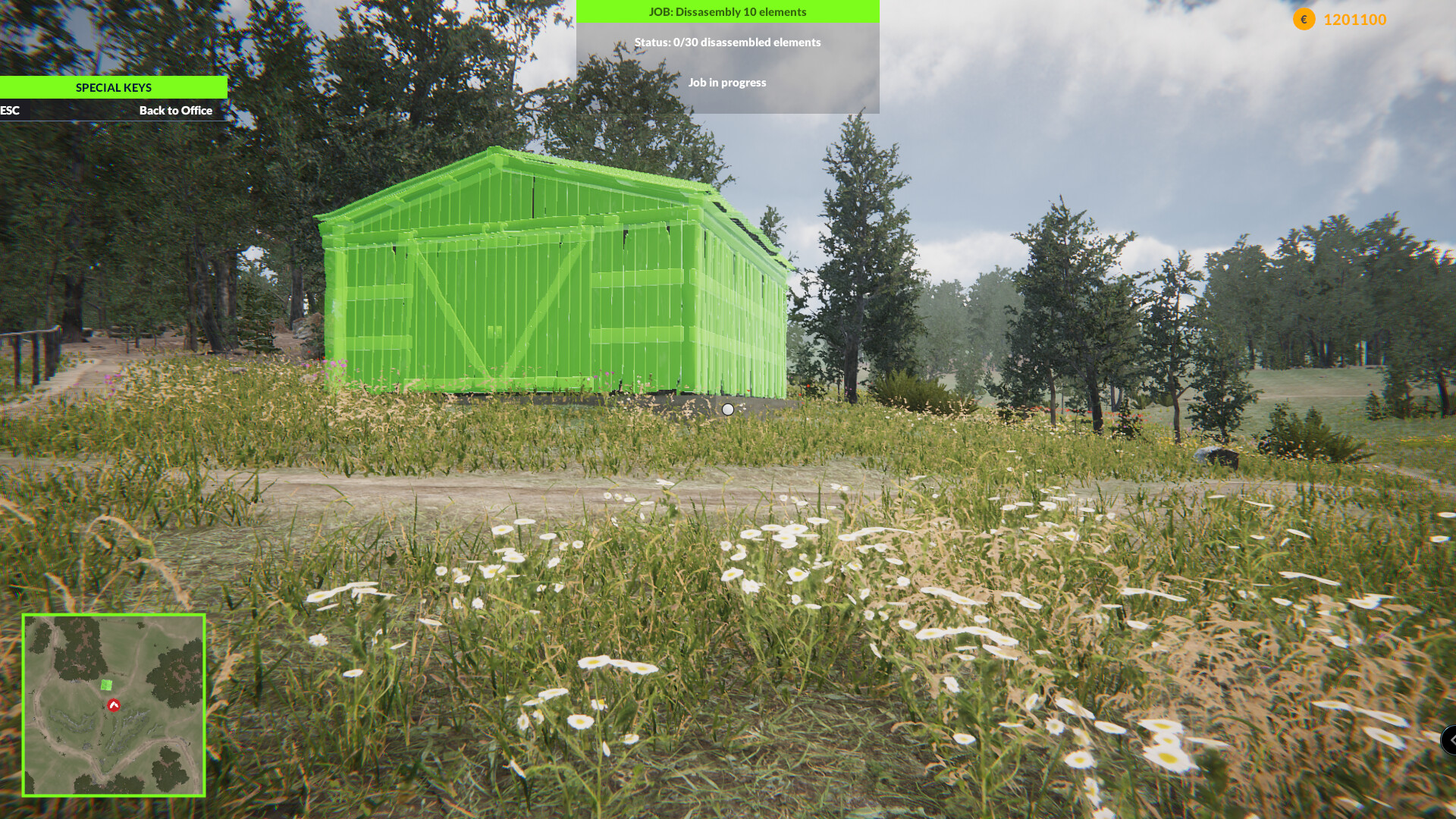
Task: Select the green job marker on the minimap
Action: click(x=105, y=685)
